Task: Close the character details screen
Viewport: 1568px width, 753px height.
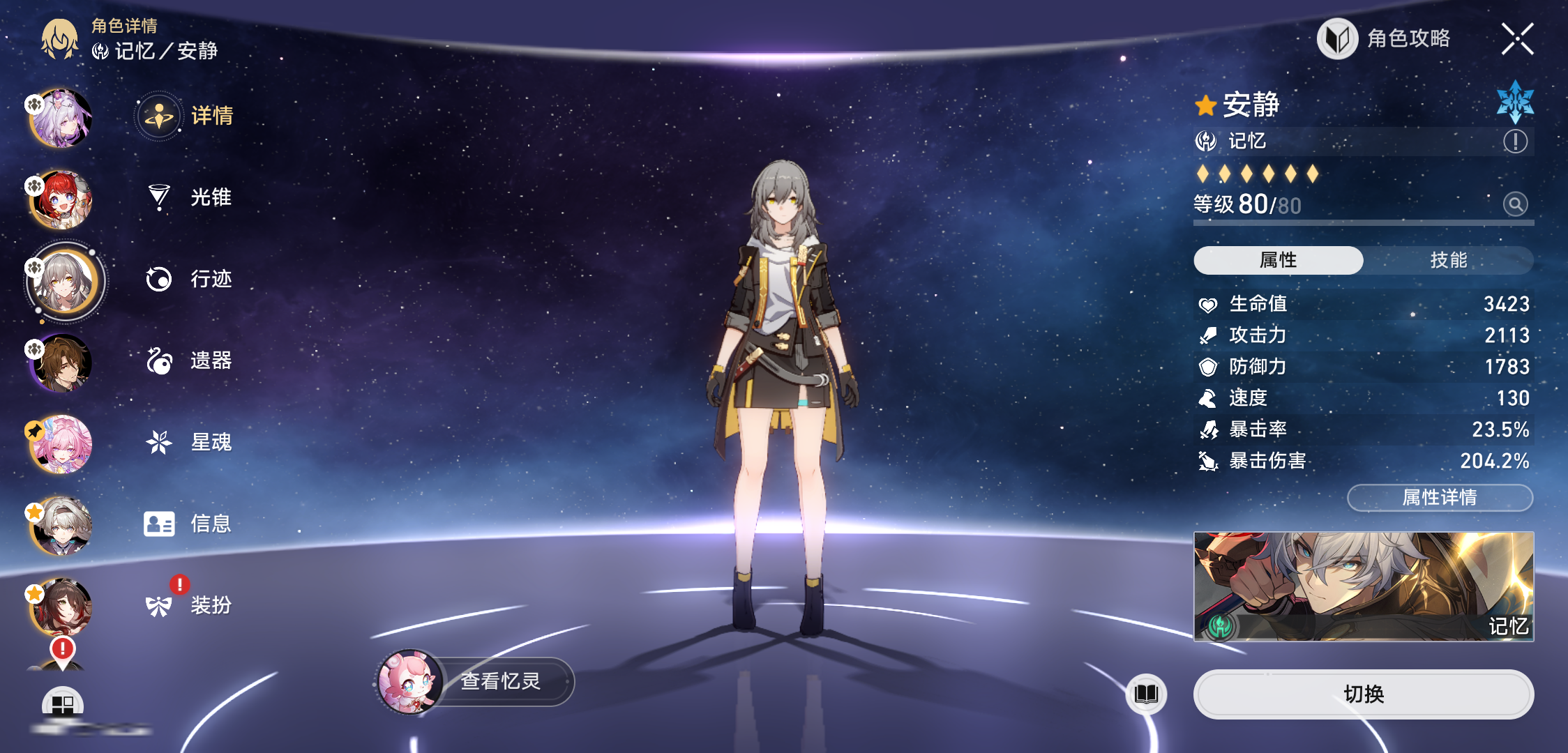Action: [x=1517, y=39]
